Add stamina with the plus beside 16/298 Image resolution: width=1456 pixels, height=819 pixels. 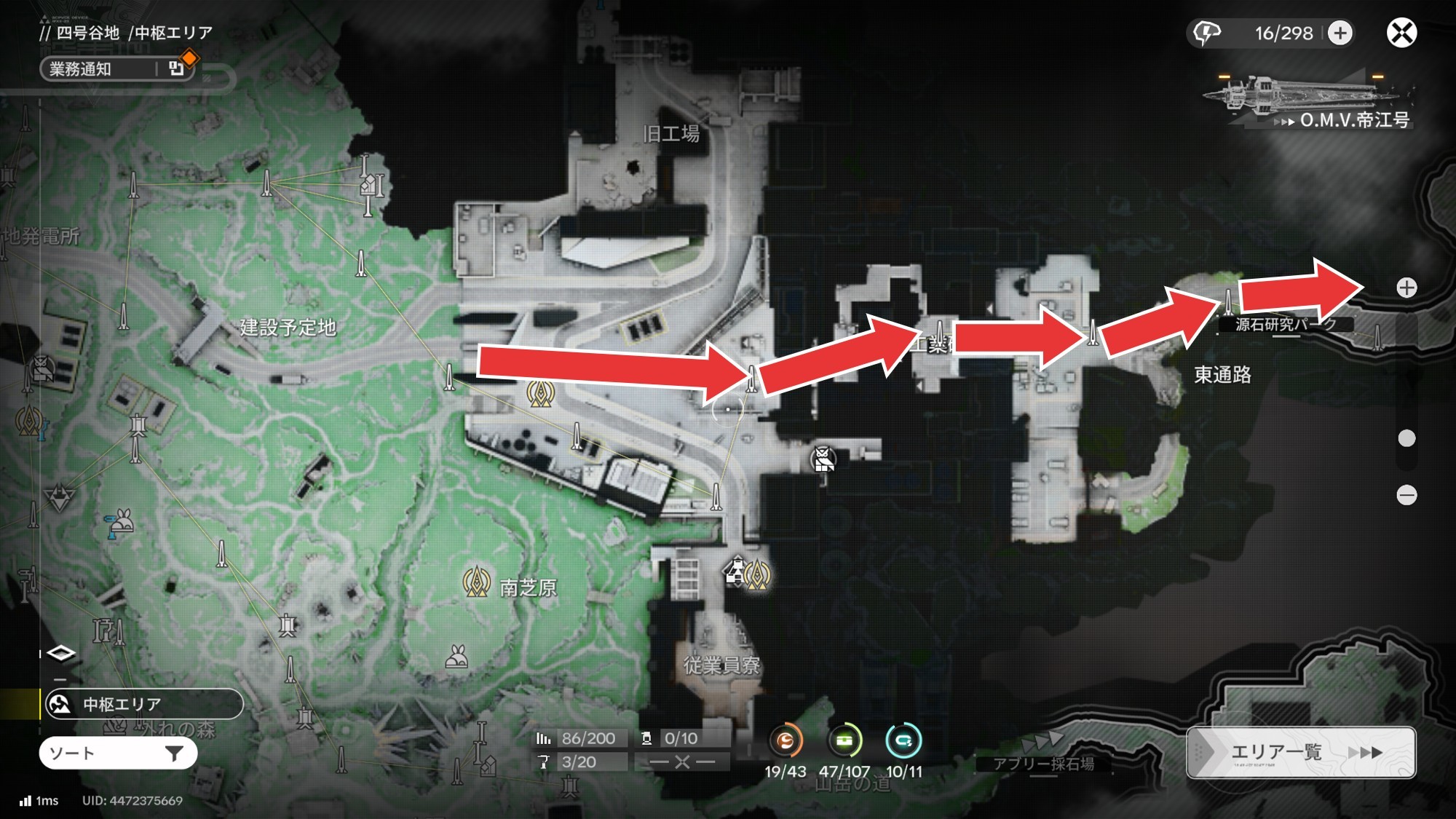click(x=1340, y=33)
